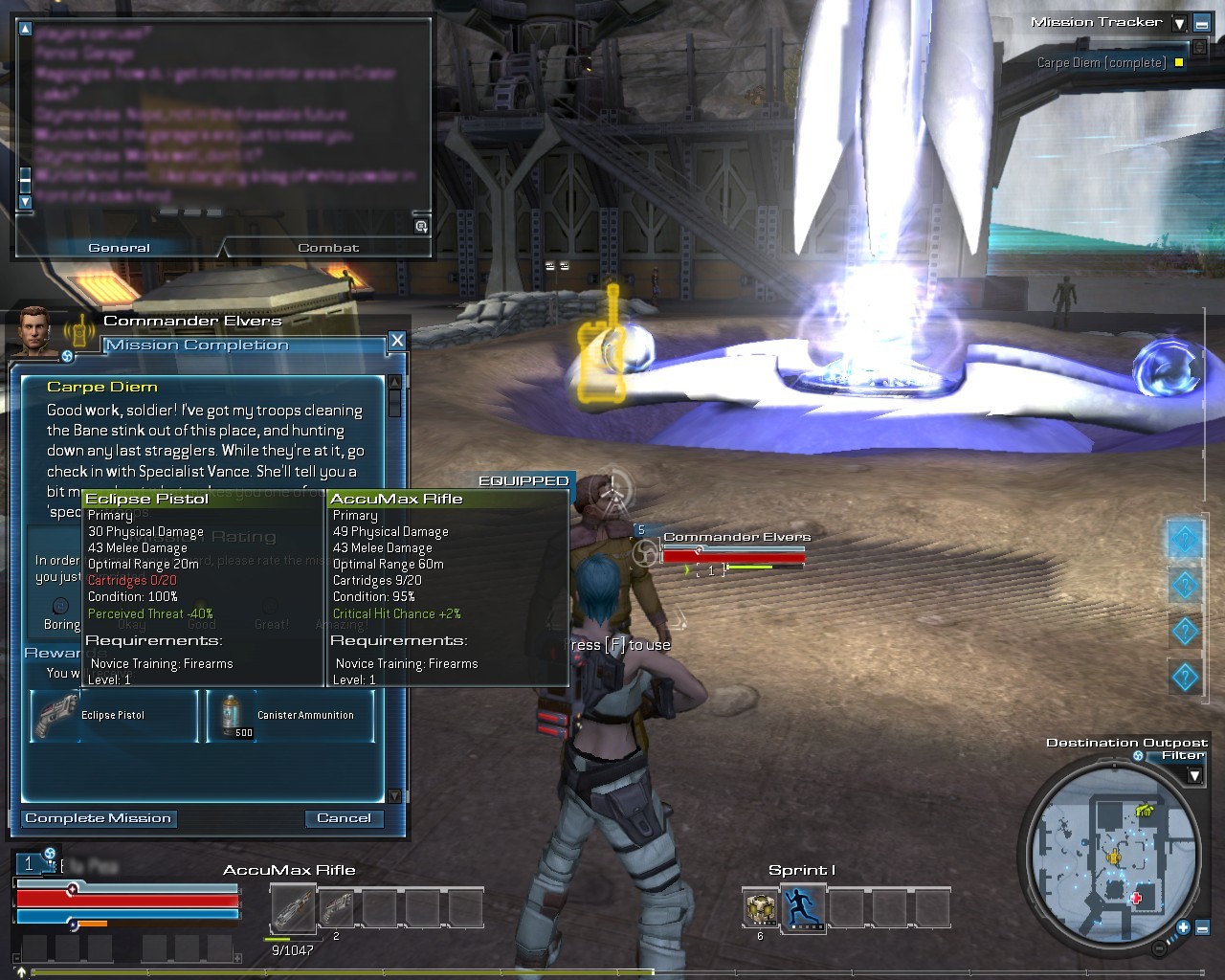Choose the Canister Ammunition reward

[290, 716]
